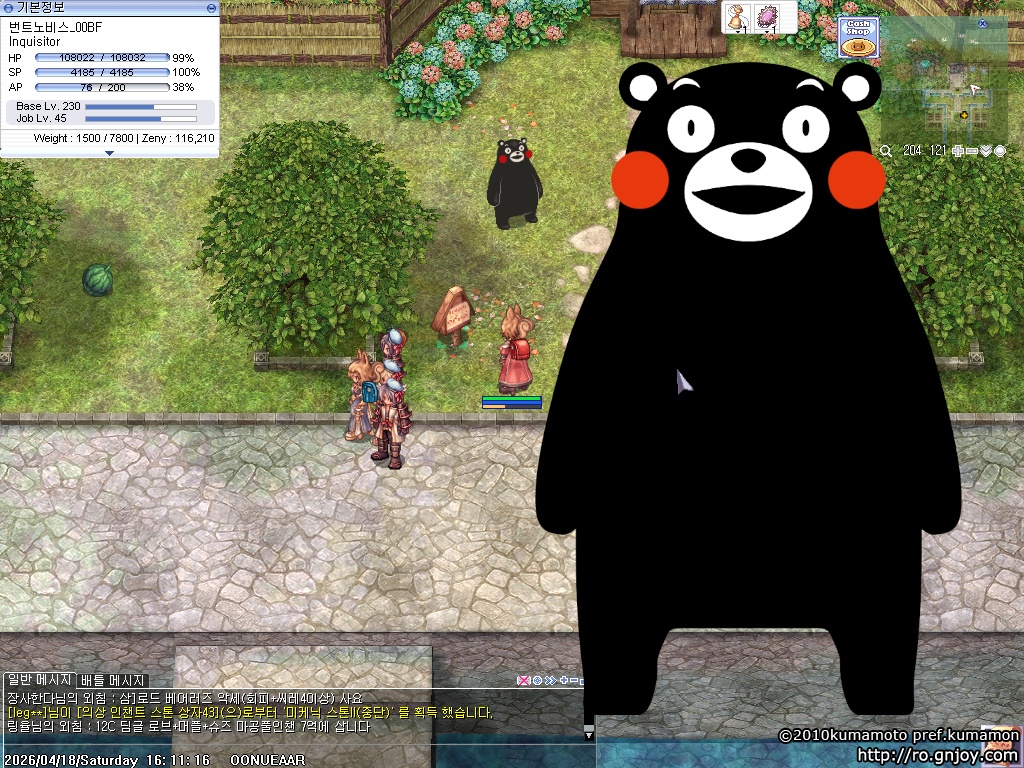
Task: Click on the minimap
Action: pos(945,90)
